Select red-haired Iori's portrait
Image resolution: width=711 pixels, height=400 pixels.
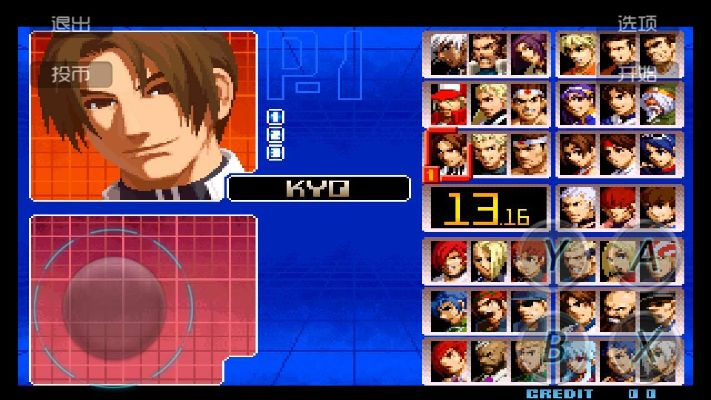449,260
